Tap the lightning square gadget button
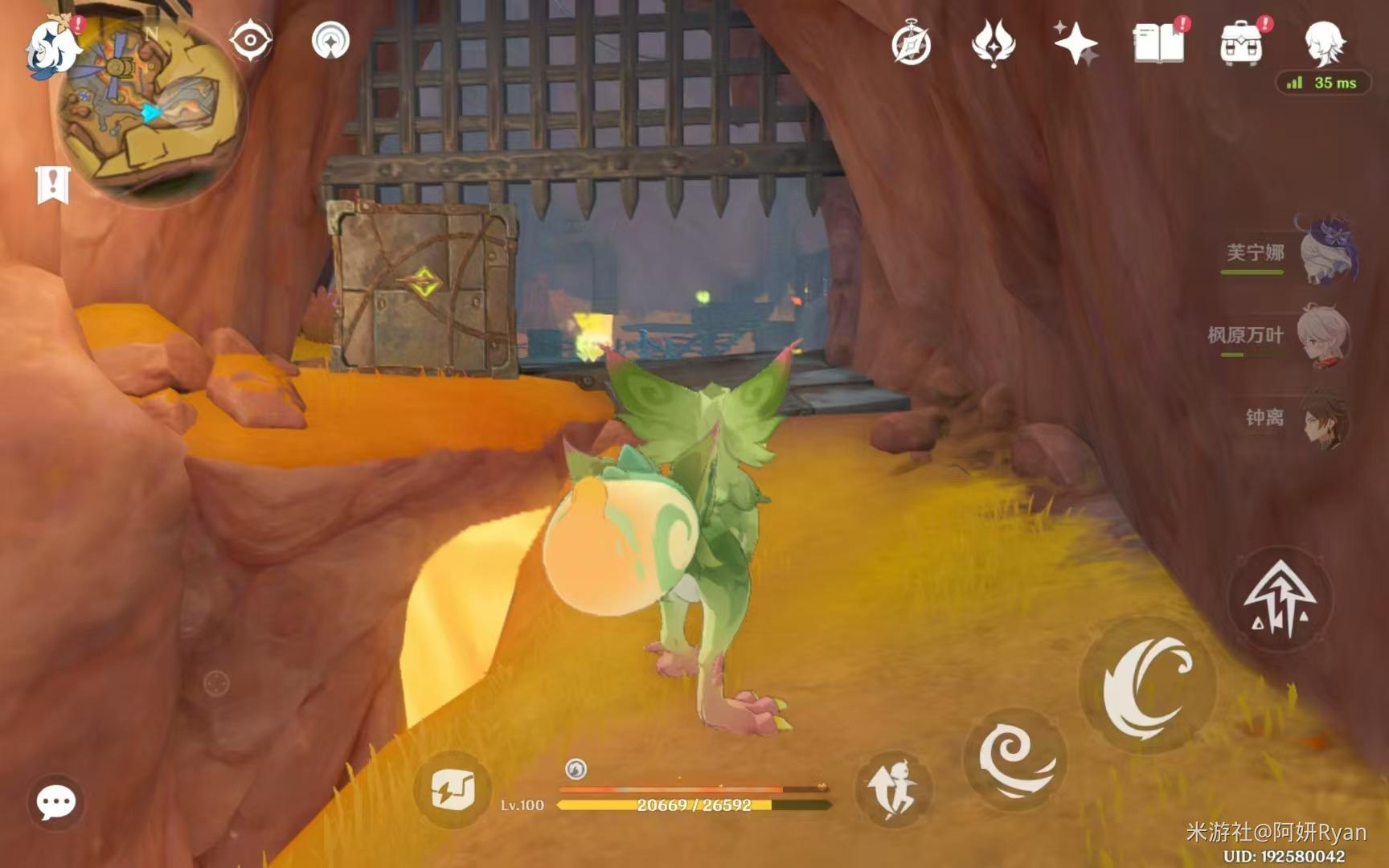Viewport: 1389px width, 868px height. tap(453, 789)
